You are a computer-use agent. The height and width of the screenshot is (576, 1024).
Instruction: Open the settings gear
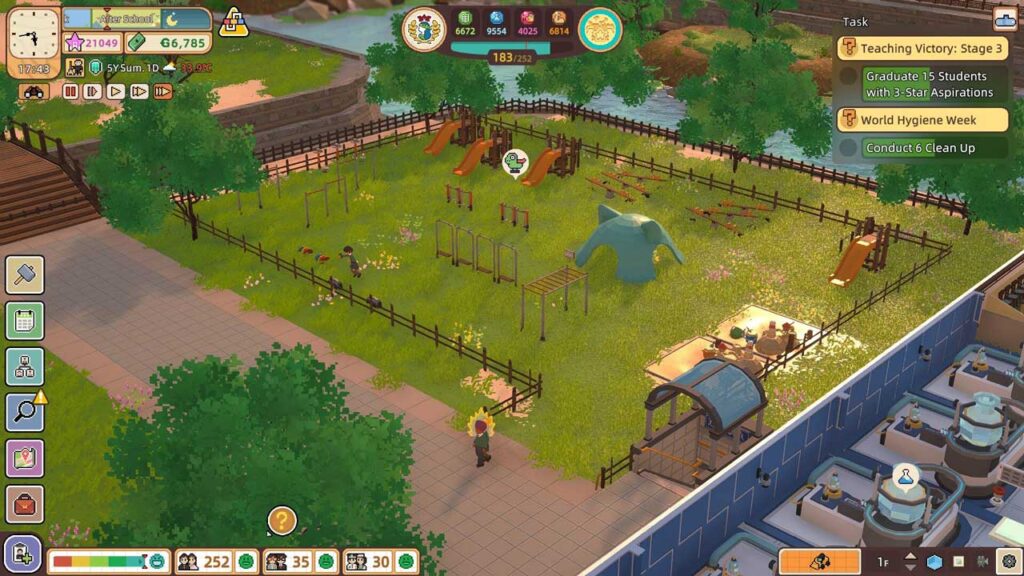(1008, 562)
